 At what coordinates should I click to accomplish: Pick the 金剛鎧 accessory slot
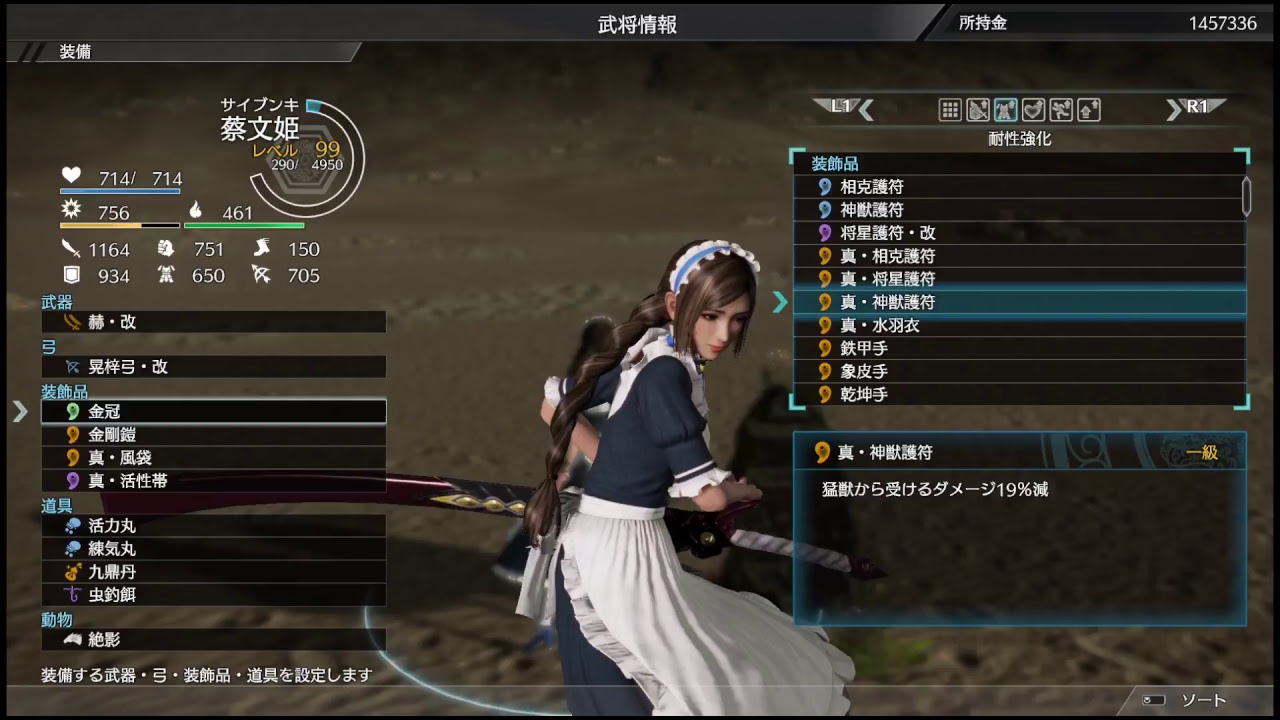[212, 435]
